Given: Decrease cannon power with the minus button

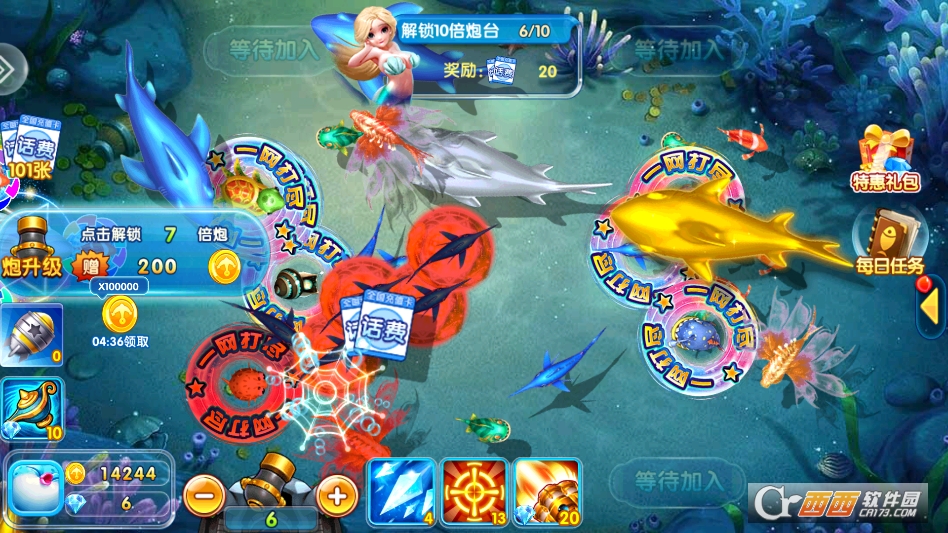Looking at the screenshot, I should pyautogui.click(x=203, y=494).
